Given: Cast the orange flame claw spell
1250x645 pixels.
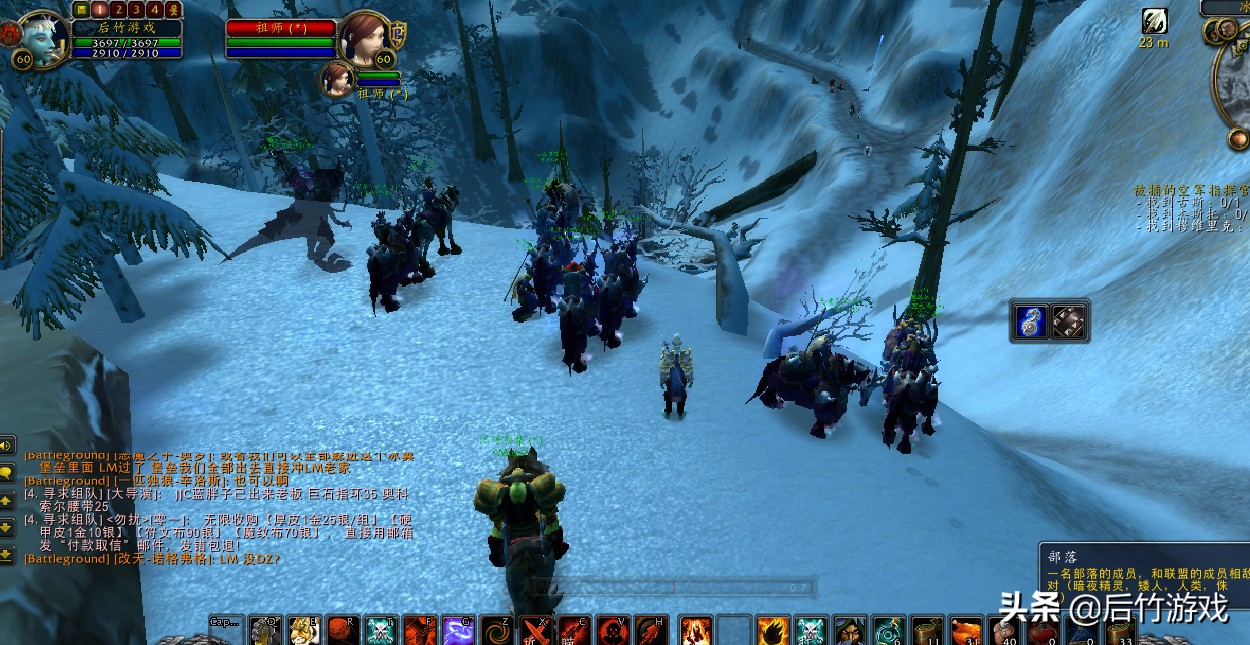Looking at the screenshot, I should 773,631.
